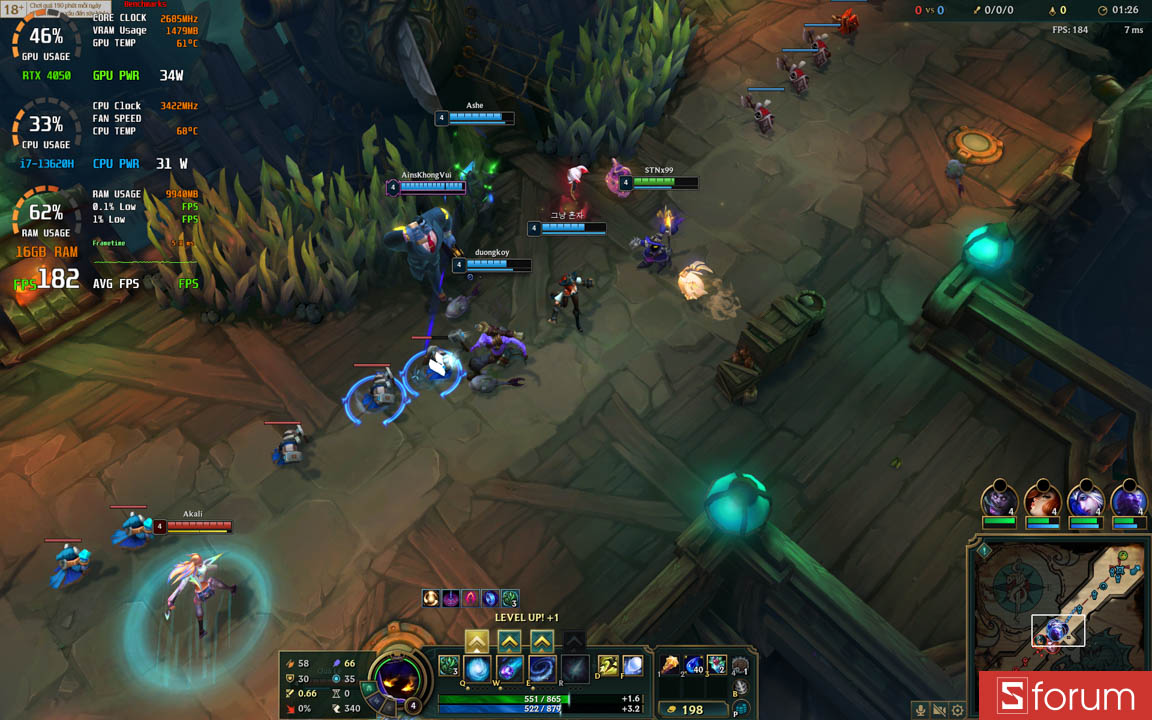Level up the Q ability
Screen dimensions: 1152x720
(x=478, y=641)
